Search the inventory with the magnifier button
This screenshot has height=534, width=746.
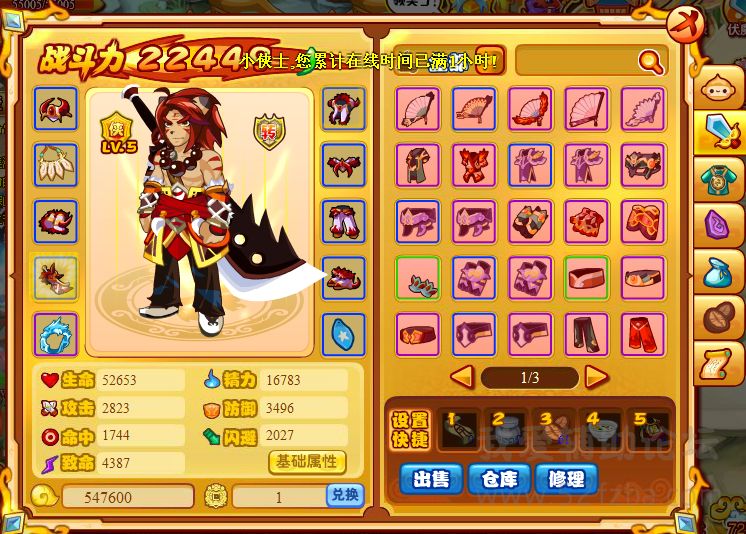click(651, 62)
